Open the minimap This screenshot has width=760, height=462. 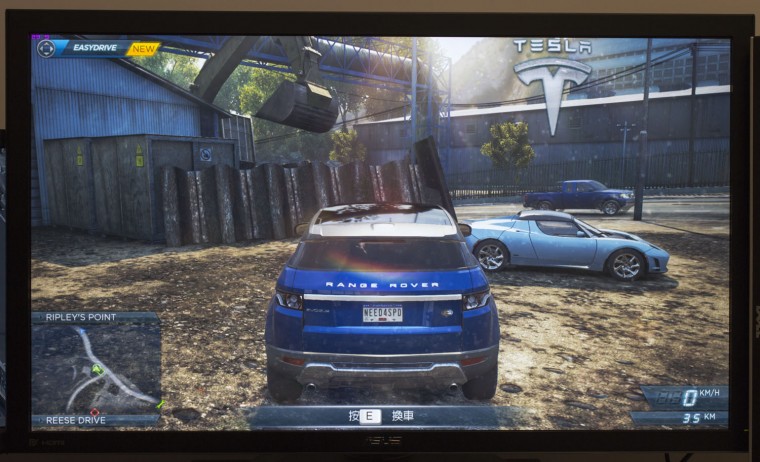(x=96, y=368)
